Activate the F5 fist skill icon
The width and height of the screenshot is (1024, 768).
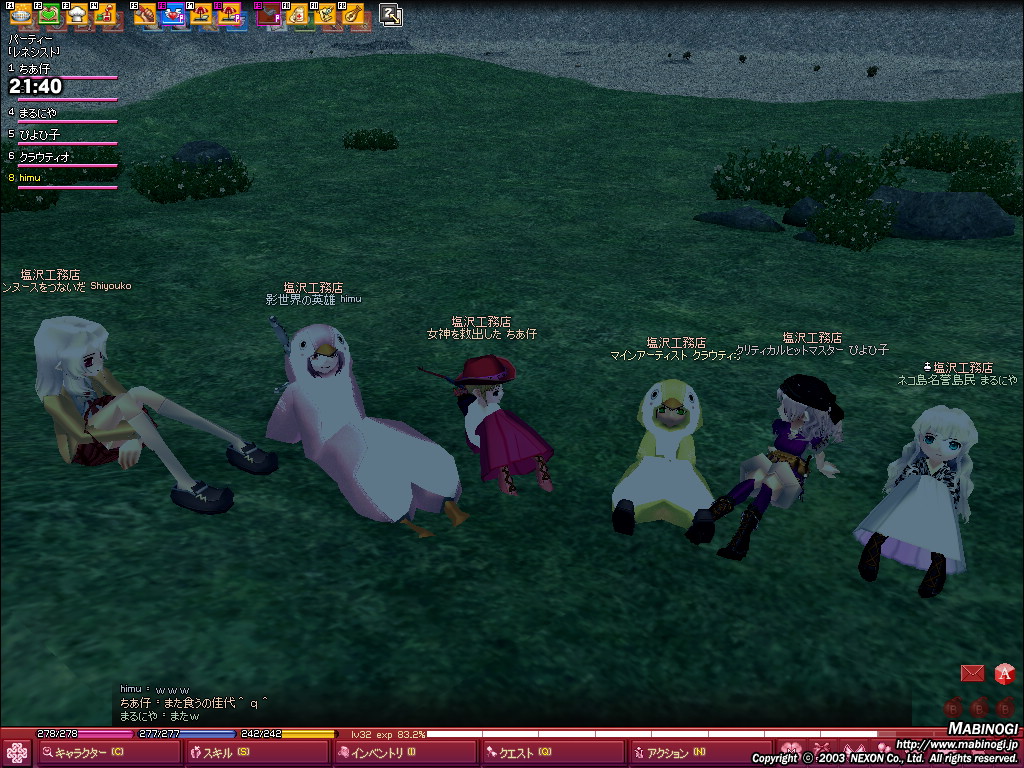click(145, 14)
